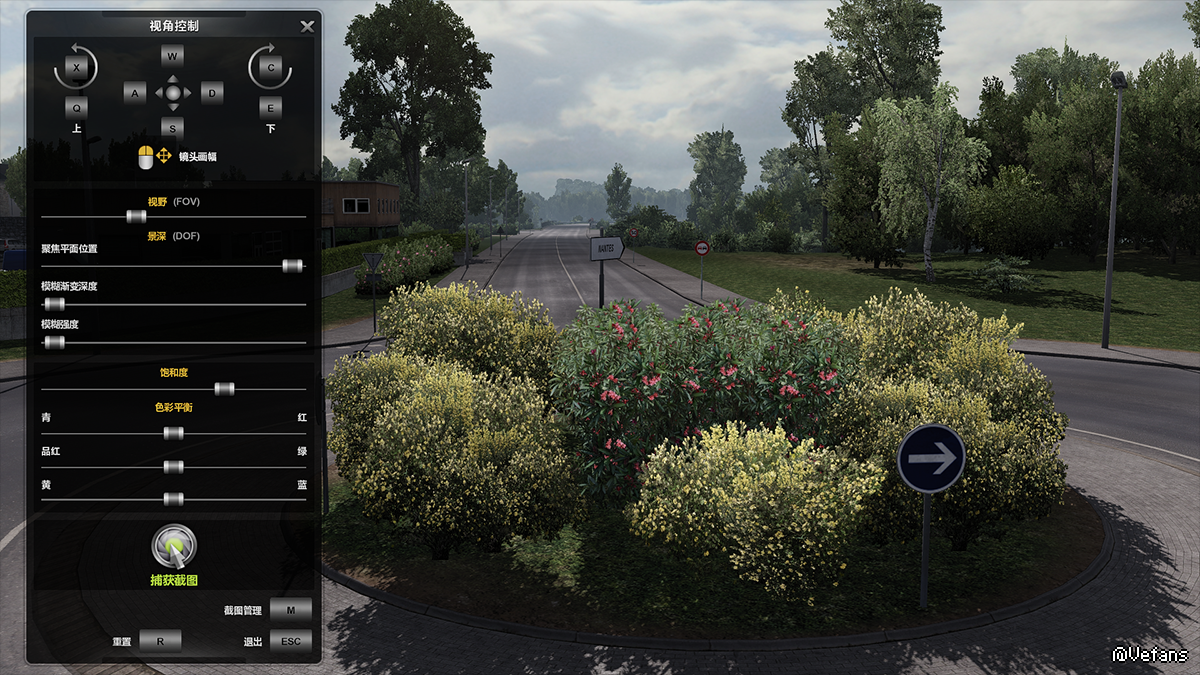
Task: Click the 青 to 红 color balance slider handle
Action: click(173, 433)
